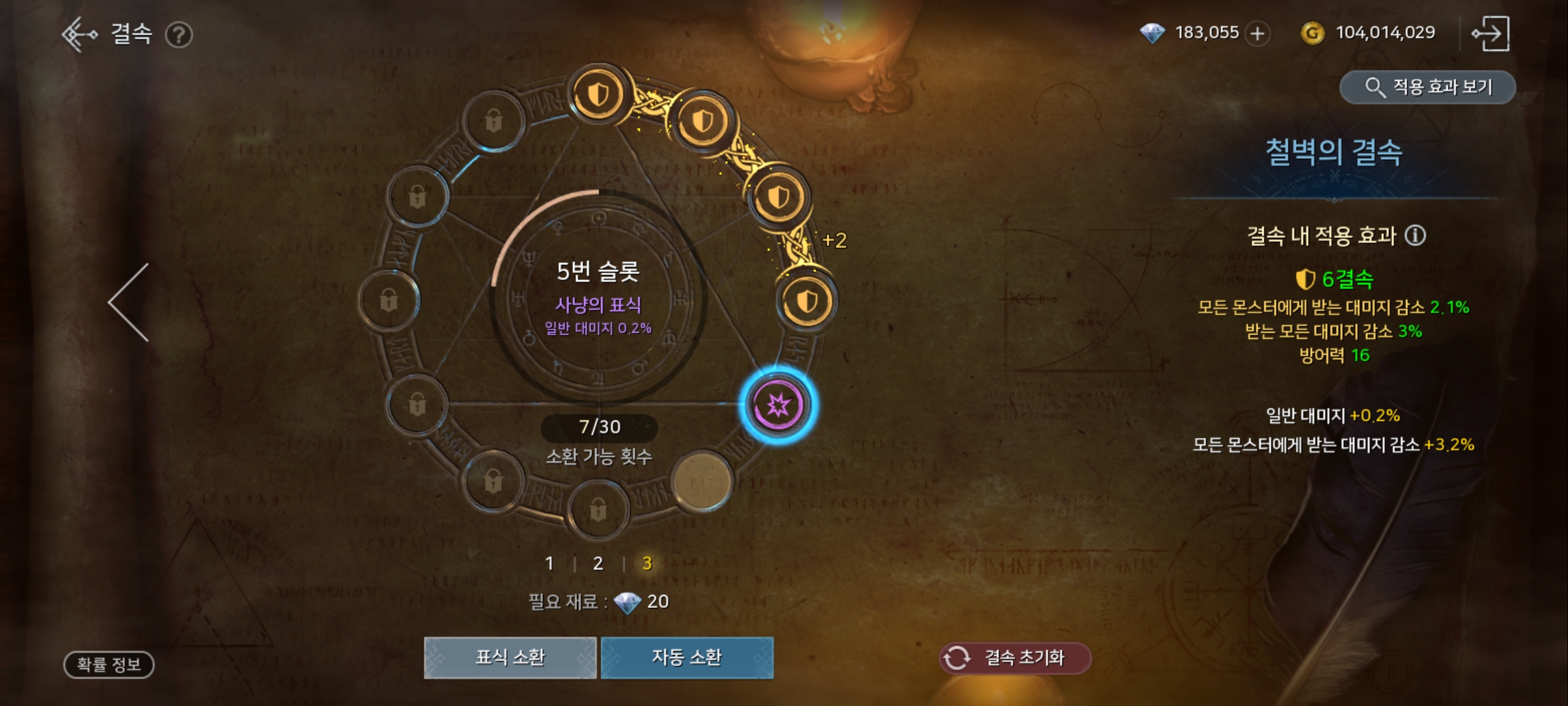Switch to page 3
The width and height of the screenshot is (1568, 706).
[x=647, y=563]
